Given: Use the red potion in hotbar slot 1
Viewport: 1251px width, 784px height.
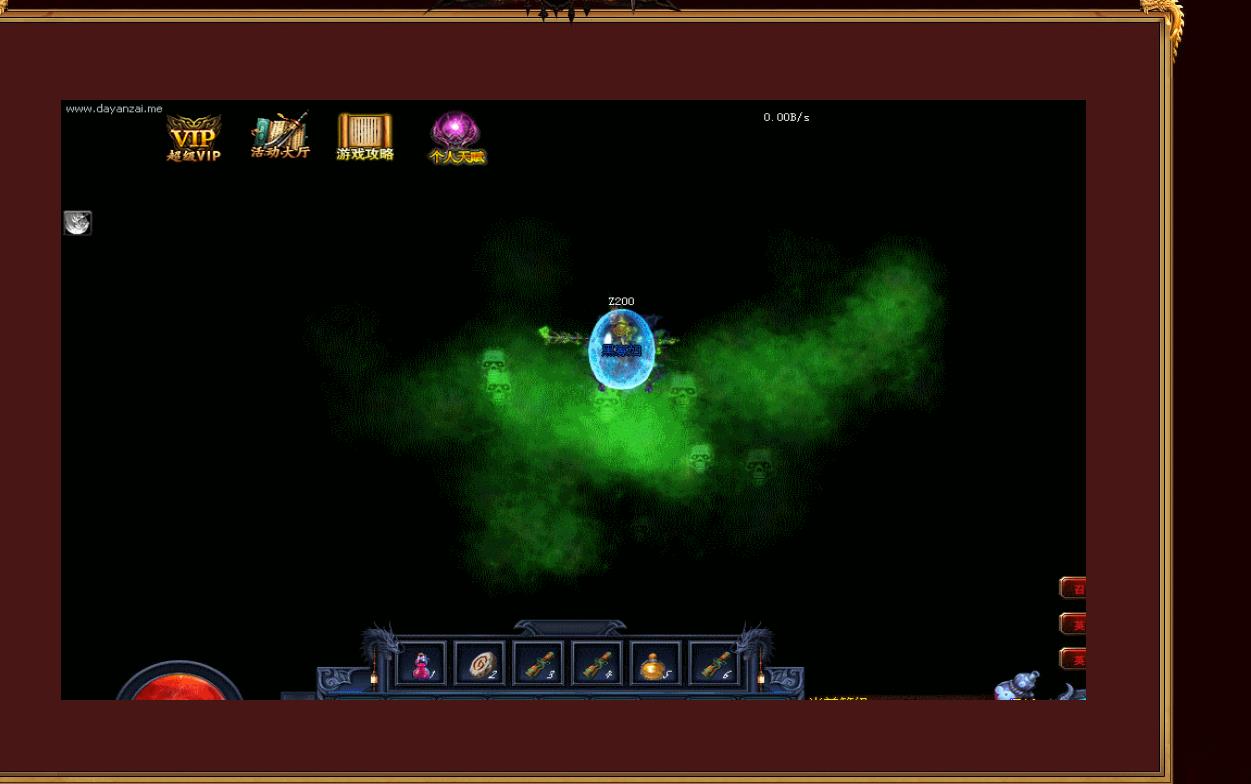Looking at the screenshot, I should (x=422, y=664).
